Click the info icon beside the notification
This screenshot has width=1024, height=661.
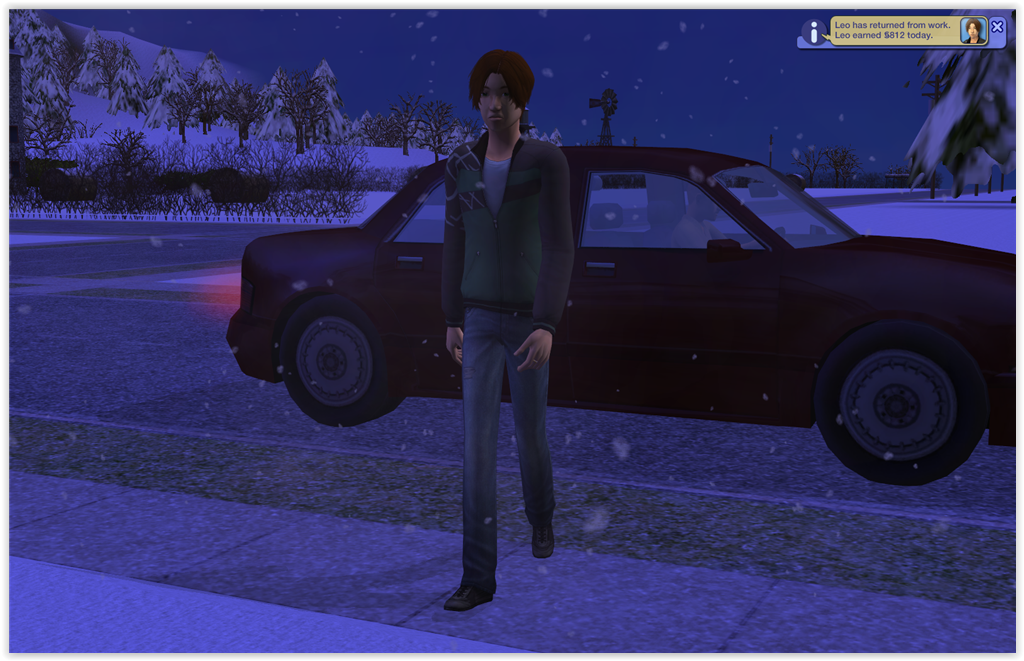tap(814, 32)
